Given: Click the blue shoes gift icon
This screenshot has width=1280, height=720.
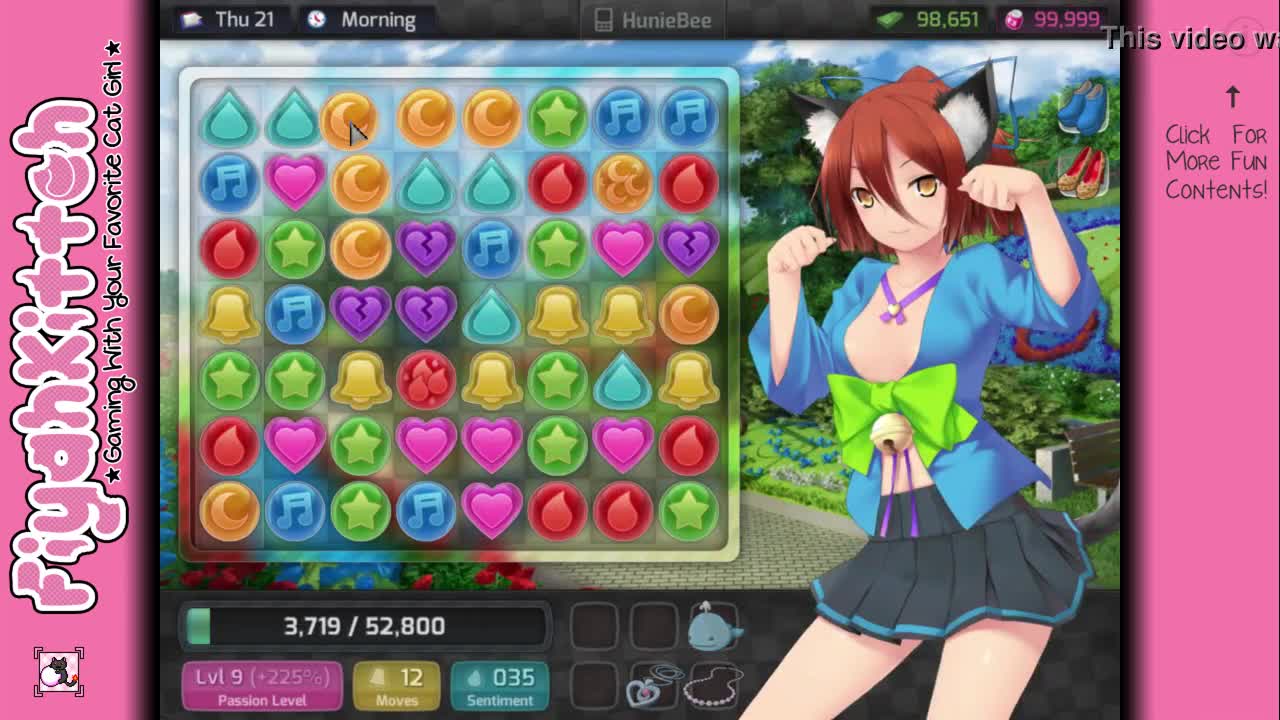Looking at the screenshot, I should tap(1082, 108).
